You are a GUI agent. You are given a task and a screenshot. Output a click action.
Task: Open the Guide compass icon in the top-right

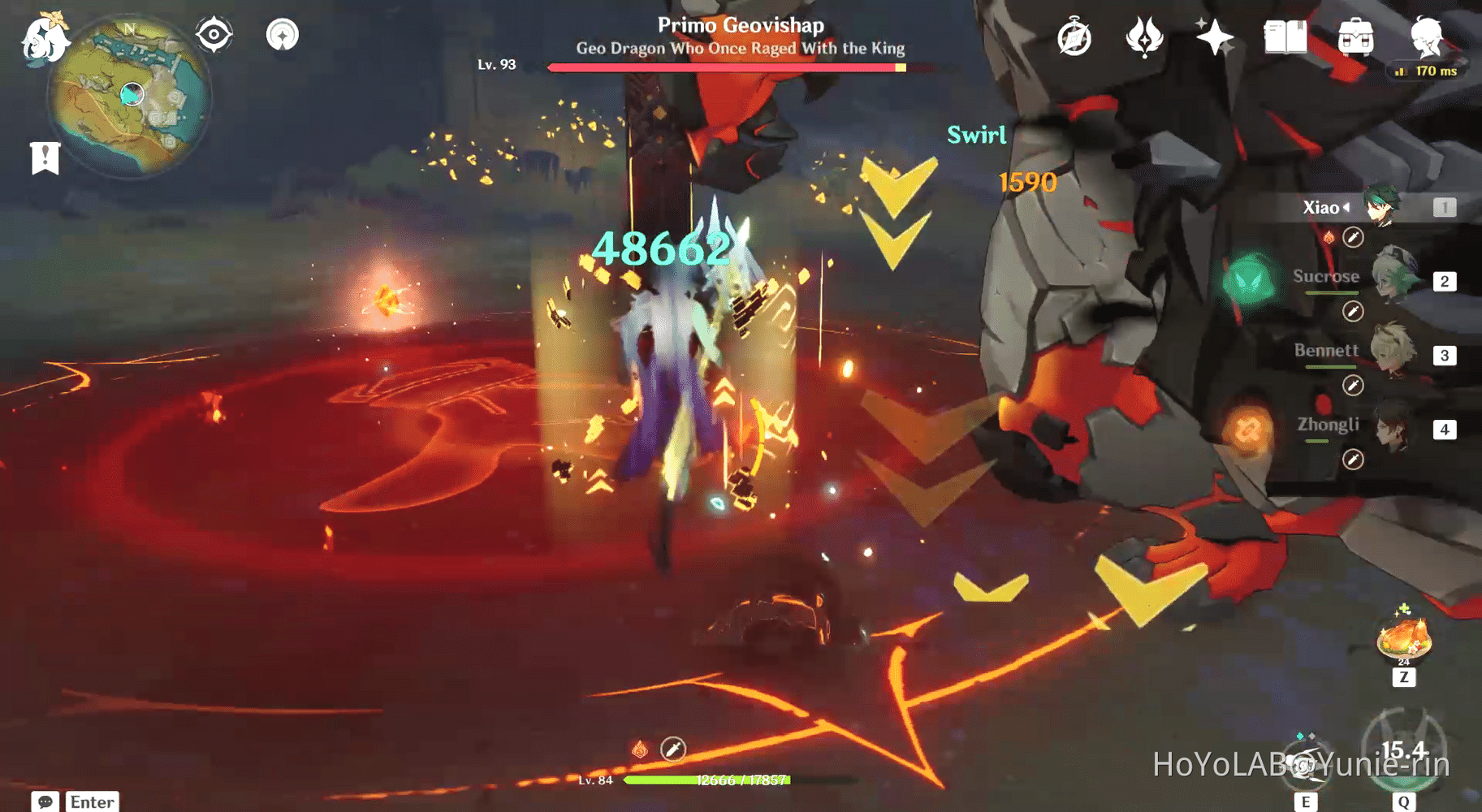[x=1074, y=36]
